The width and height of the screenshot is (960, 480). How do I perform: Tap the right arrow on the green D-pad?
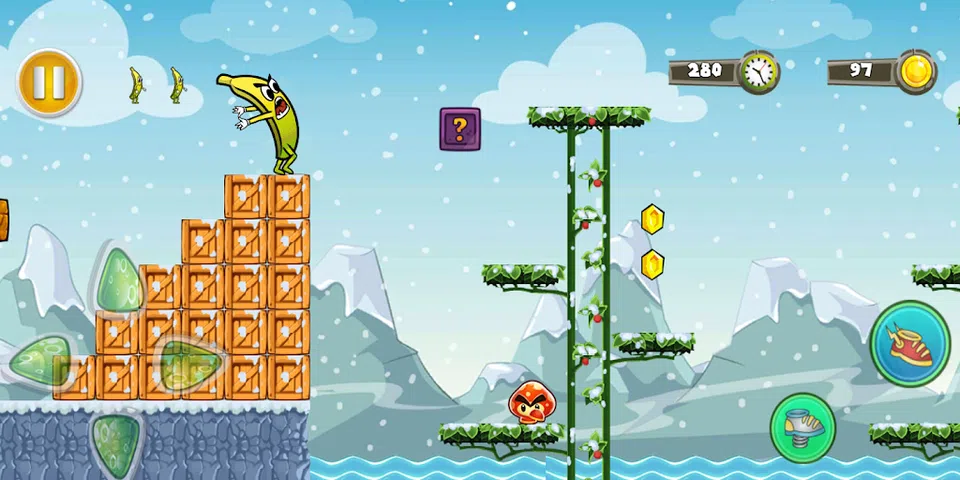[187, 363]
